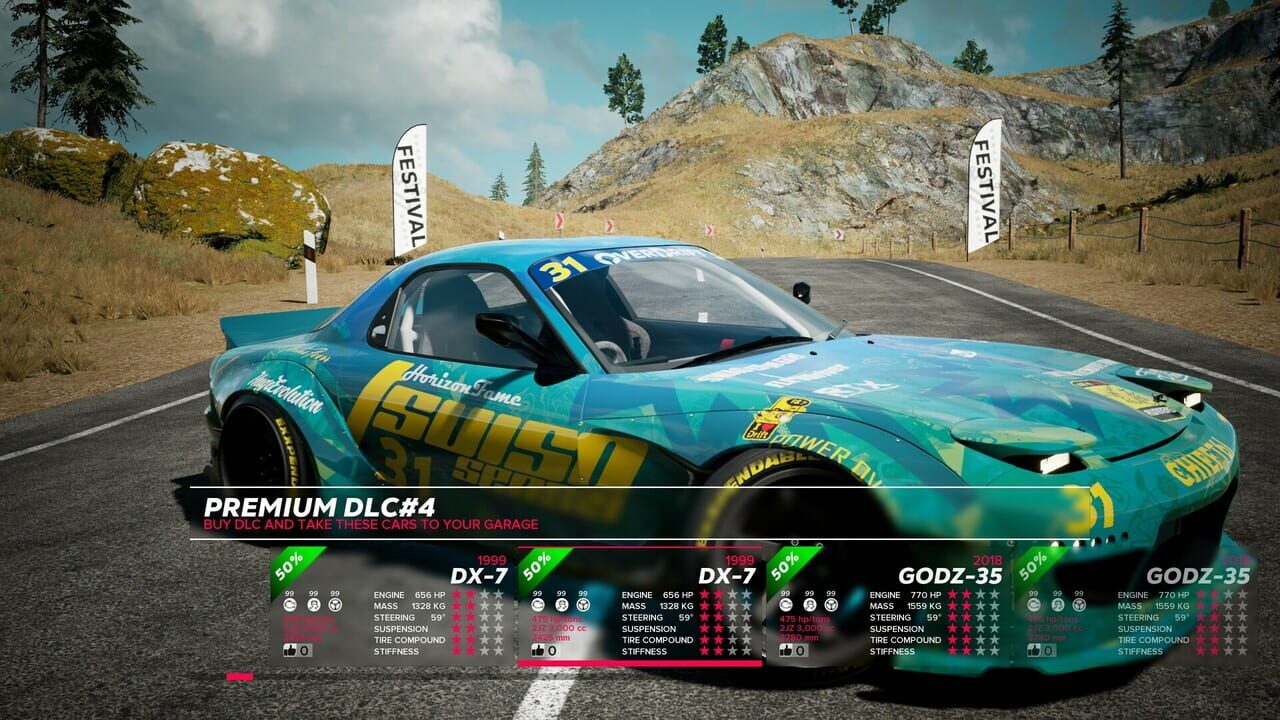Select the engine icon on the 2018 GODZ-35 card
This screenshot has width=1280, height=720.
point(785,605)
